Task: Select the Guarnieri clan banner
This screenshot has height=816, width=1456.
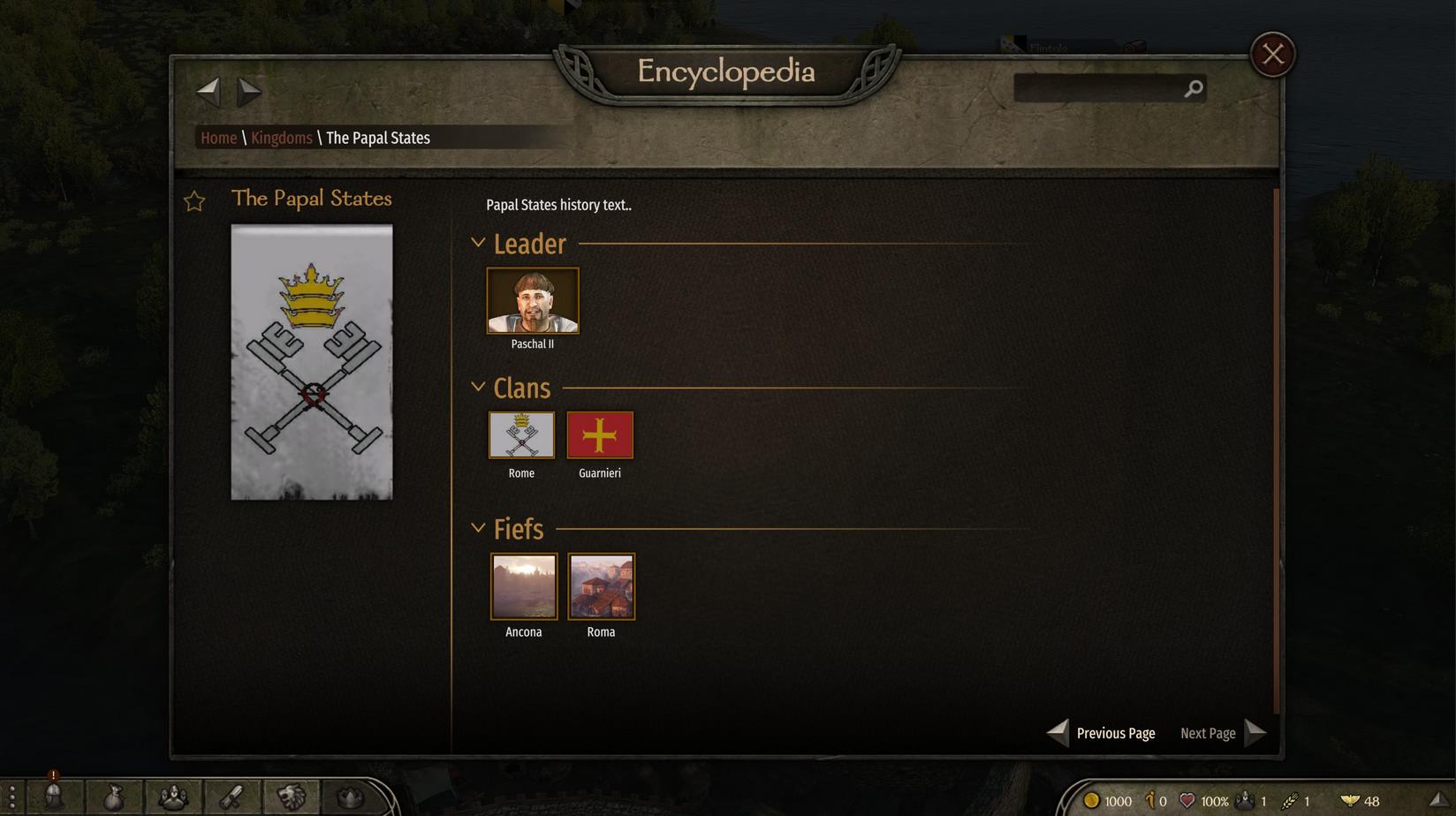Action: [x=600, y=435]
